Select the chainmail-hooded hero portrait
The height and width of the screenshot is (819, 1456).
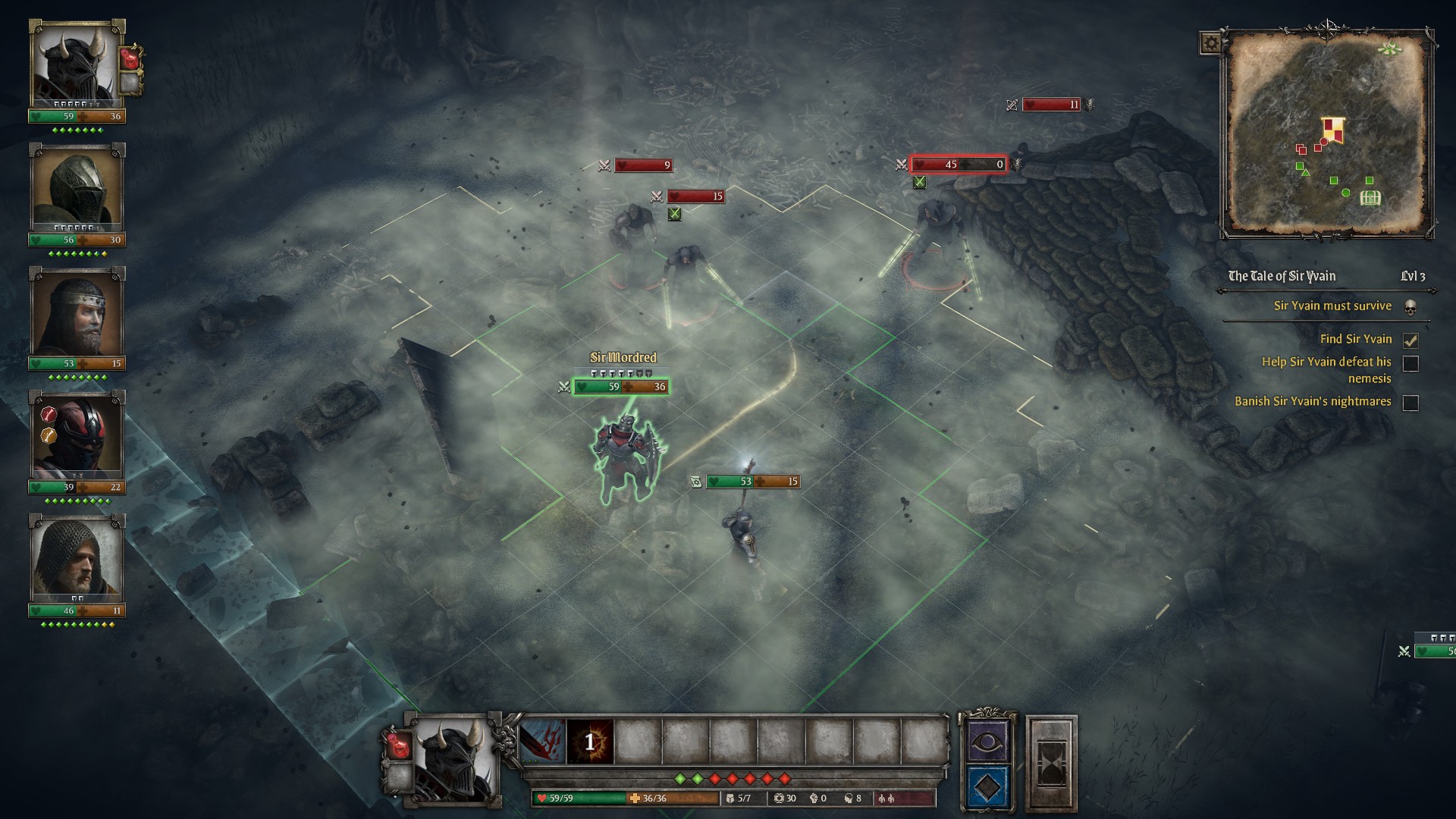tap(76, 560)
